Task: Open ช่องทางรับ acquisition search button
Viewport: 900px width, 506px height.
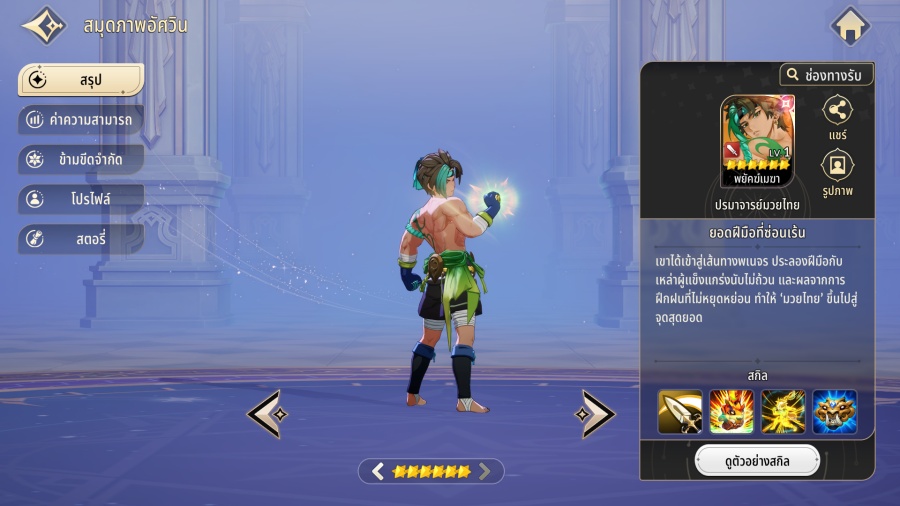Action: pos(826,75)
